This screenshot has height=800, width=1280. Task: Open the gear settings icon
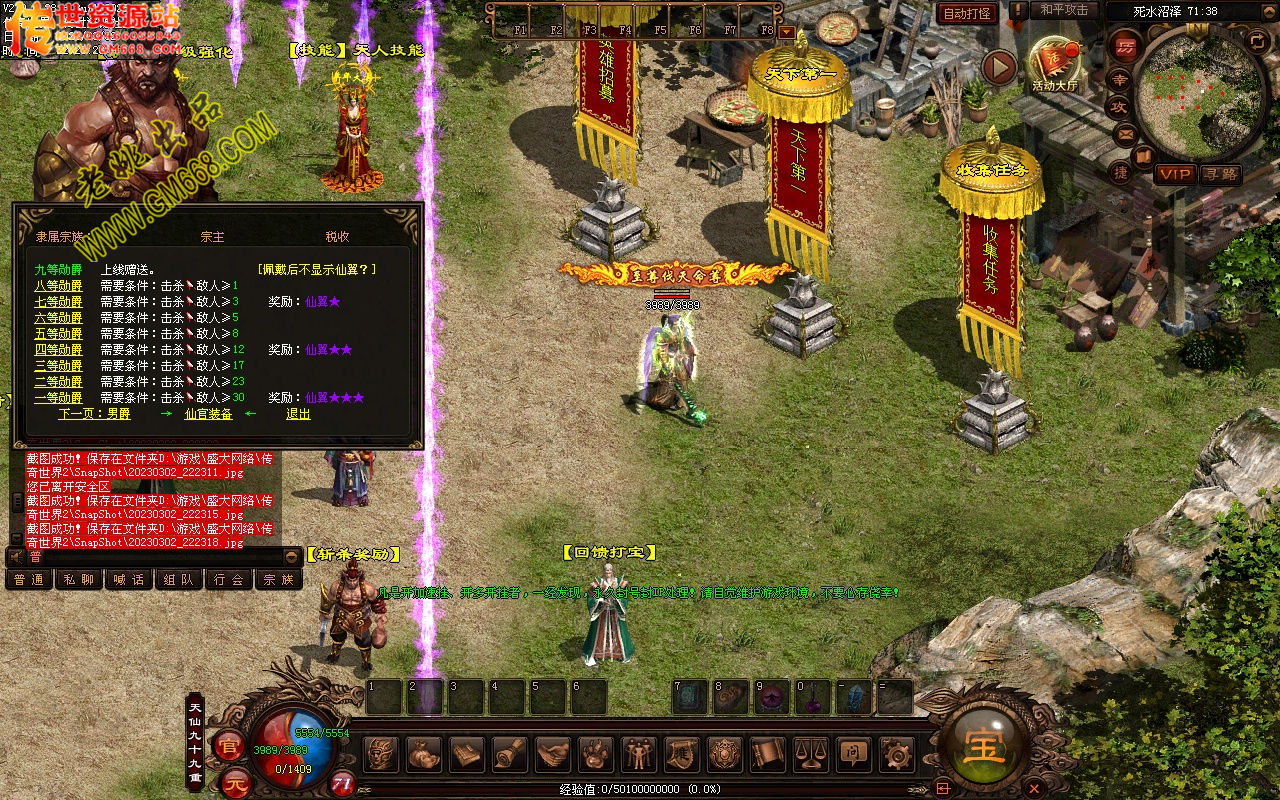(x=897, y=753)
